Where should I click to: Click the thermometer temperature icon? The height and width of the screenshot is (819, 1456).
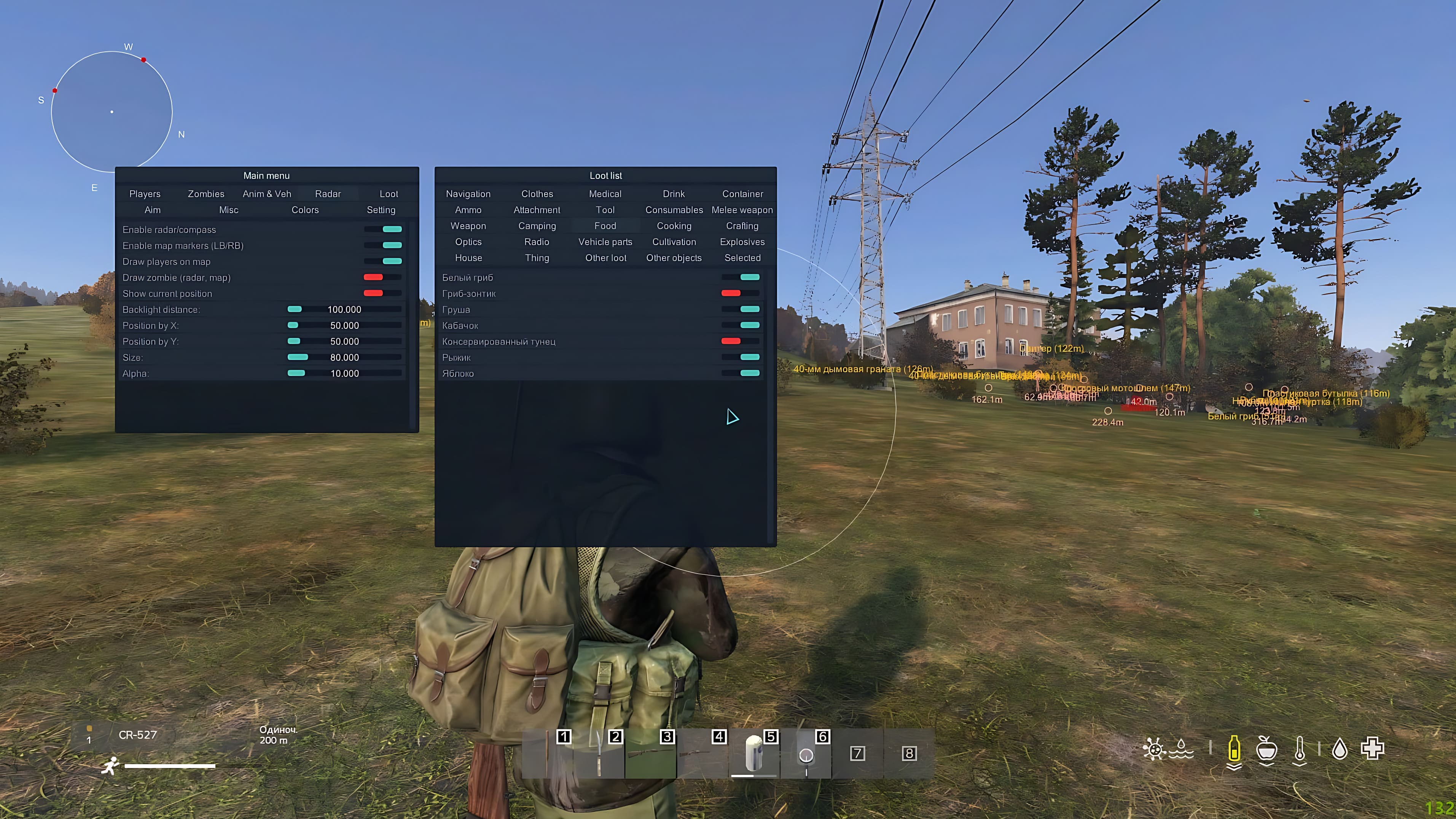click(1300, 749)
